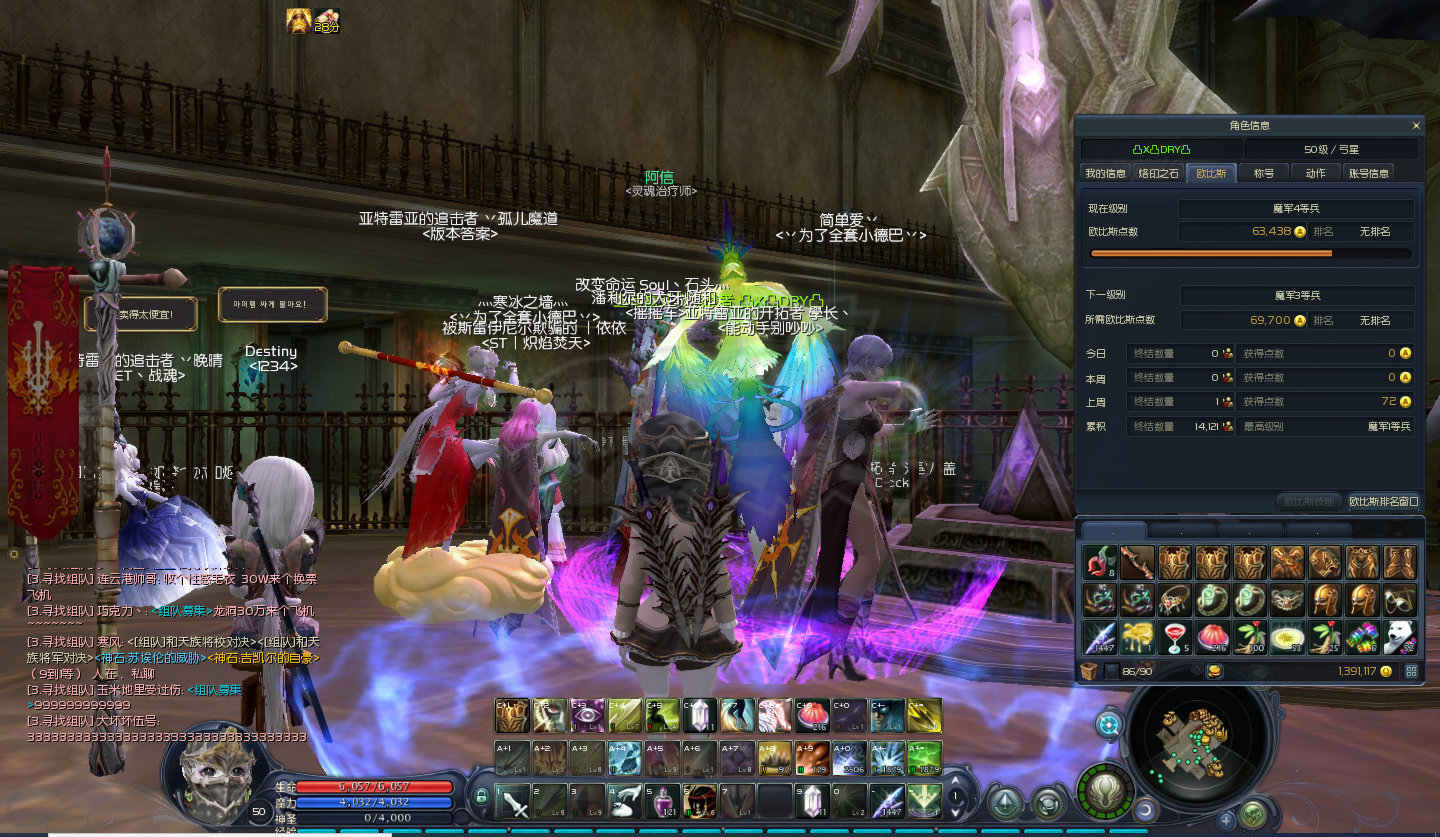Screen dimensions: 1440x837
Task: Select the red cocktail glass item
Action: (1175, 637)
